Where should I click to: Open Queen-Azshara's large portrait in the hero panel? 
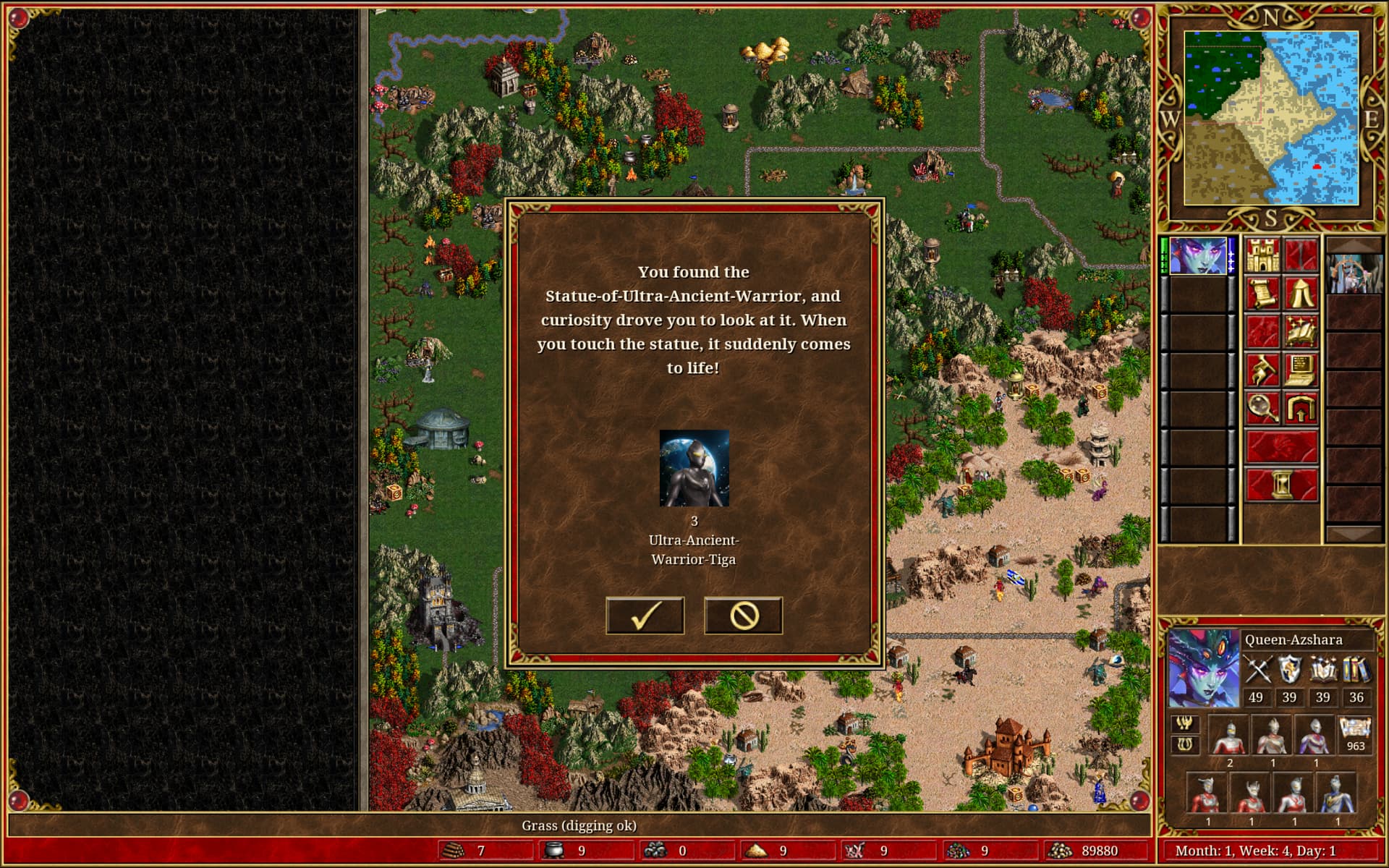coord(1204,668)
